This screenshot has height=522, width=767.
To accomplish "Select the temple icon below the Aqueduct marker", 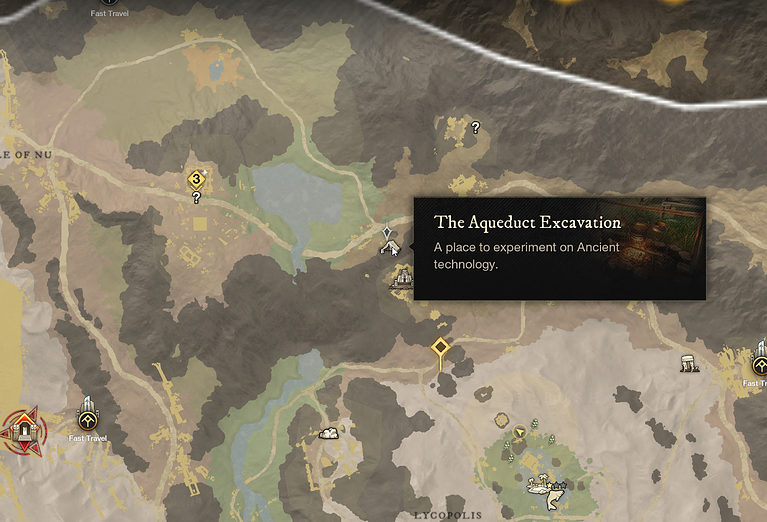I will click(402, 280).
